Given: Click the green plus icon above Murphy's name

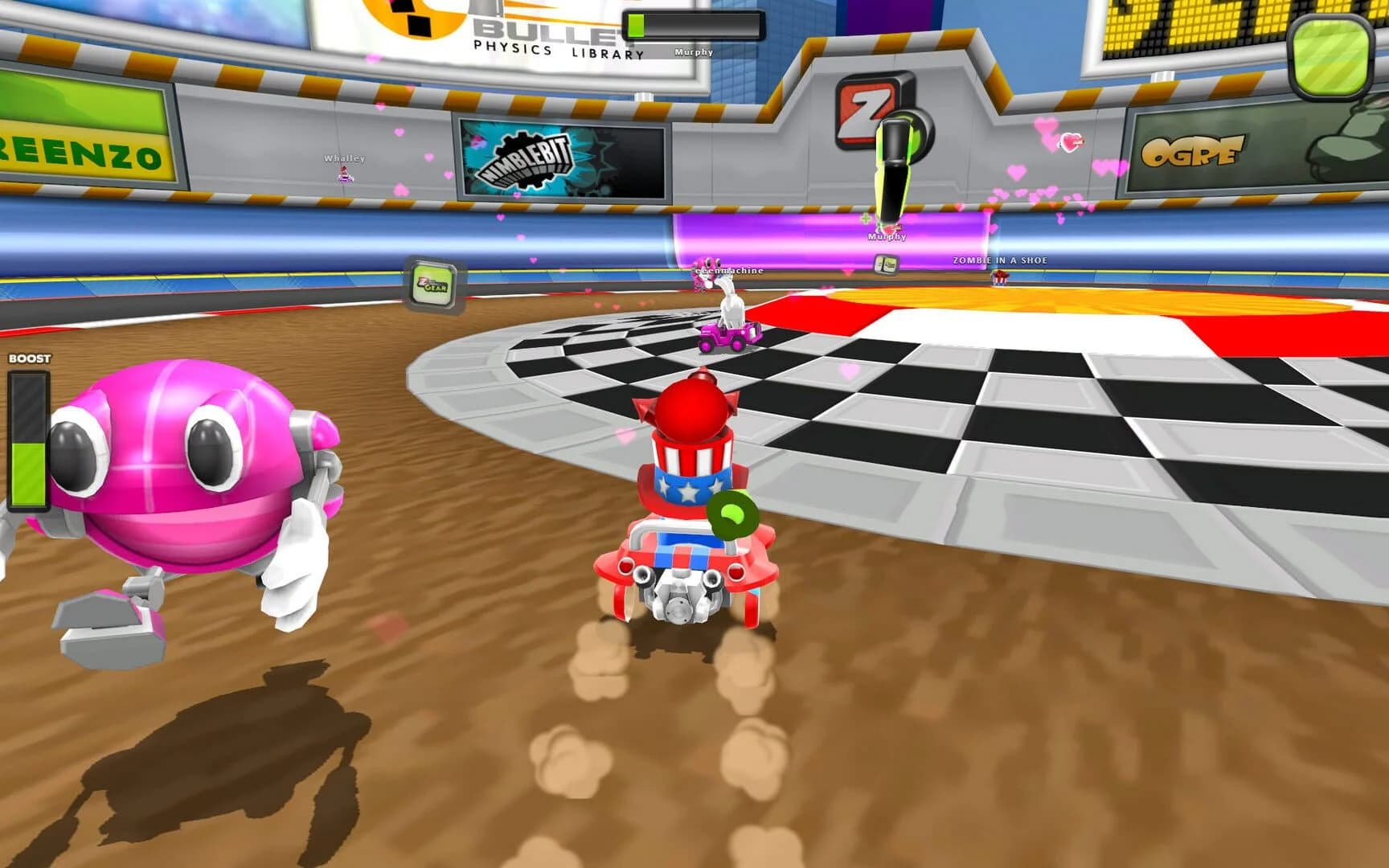Looking at the screenshot, I should point(867,219).
